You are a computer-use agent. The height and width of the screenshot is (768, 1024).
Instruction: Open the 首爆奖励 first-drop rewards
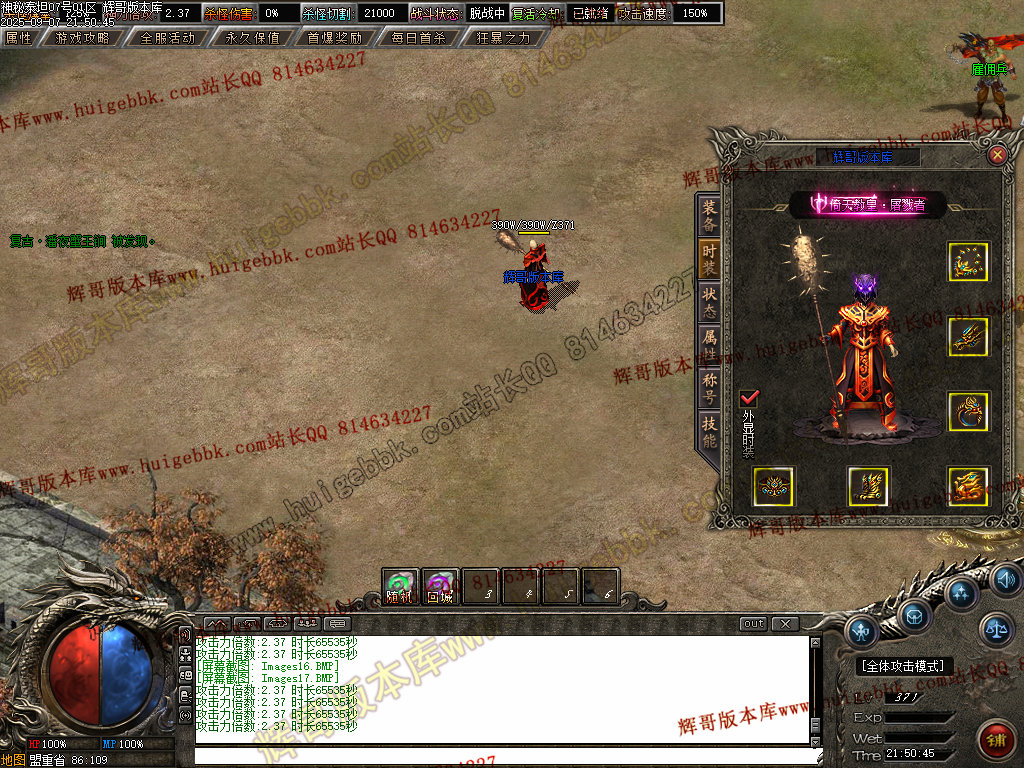[334, 38]
